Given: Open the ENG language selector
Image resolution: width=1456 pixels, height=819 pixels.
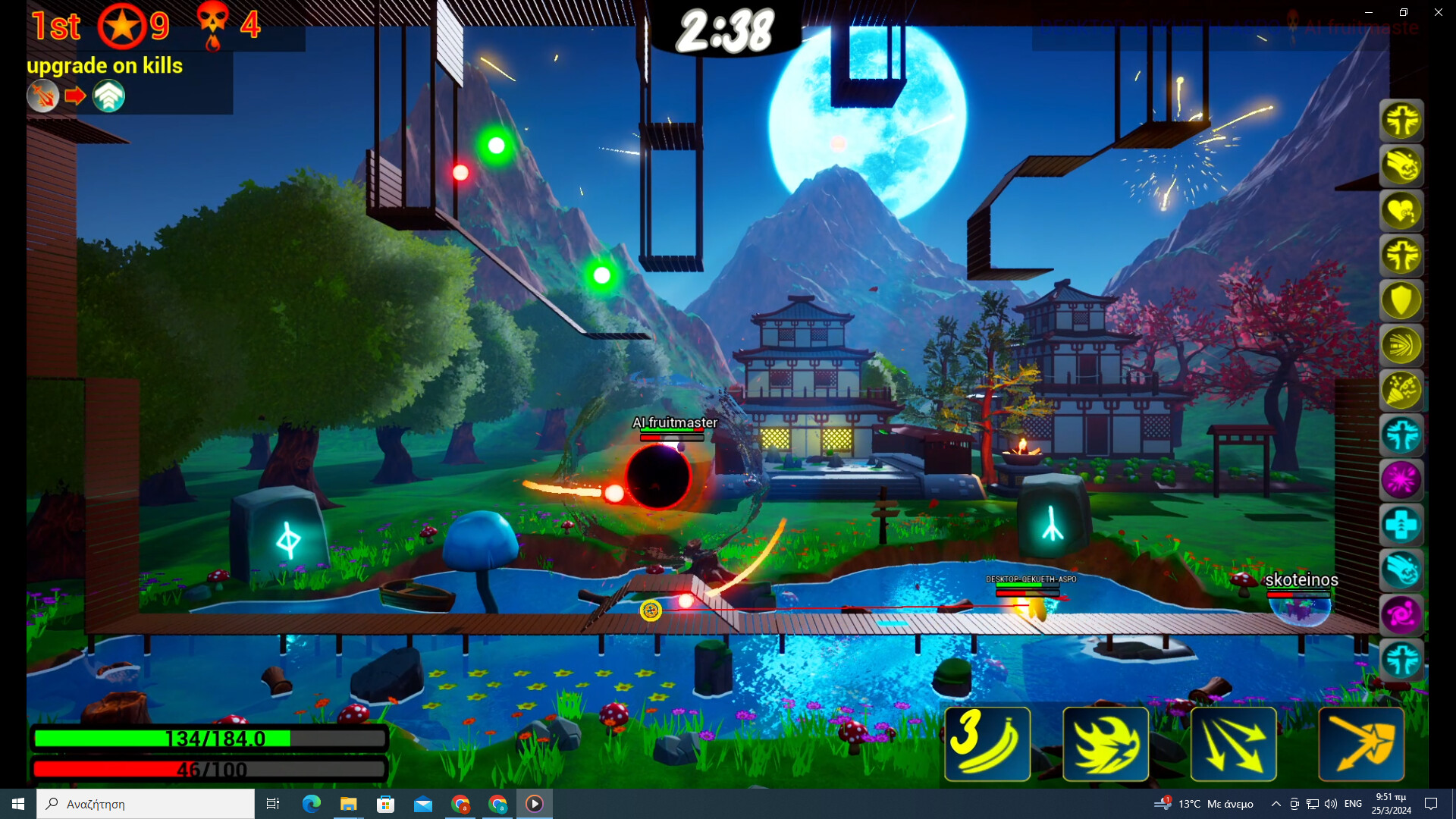Looking at the screenshot, I should [1354, 804].
